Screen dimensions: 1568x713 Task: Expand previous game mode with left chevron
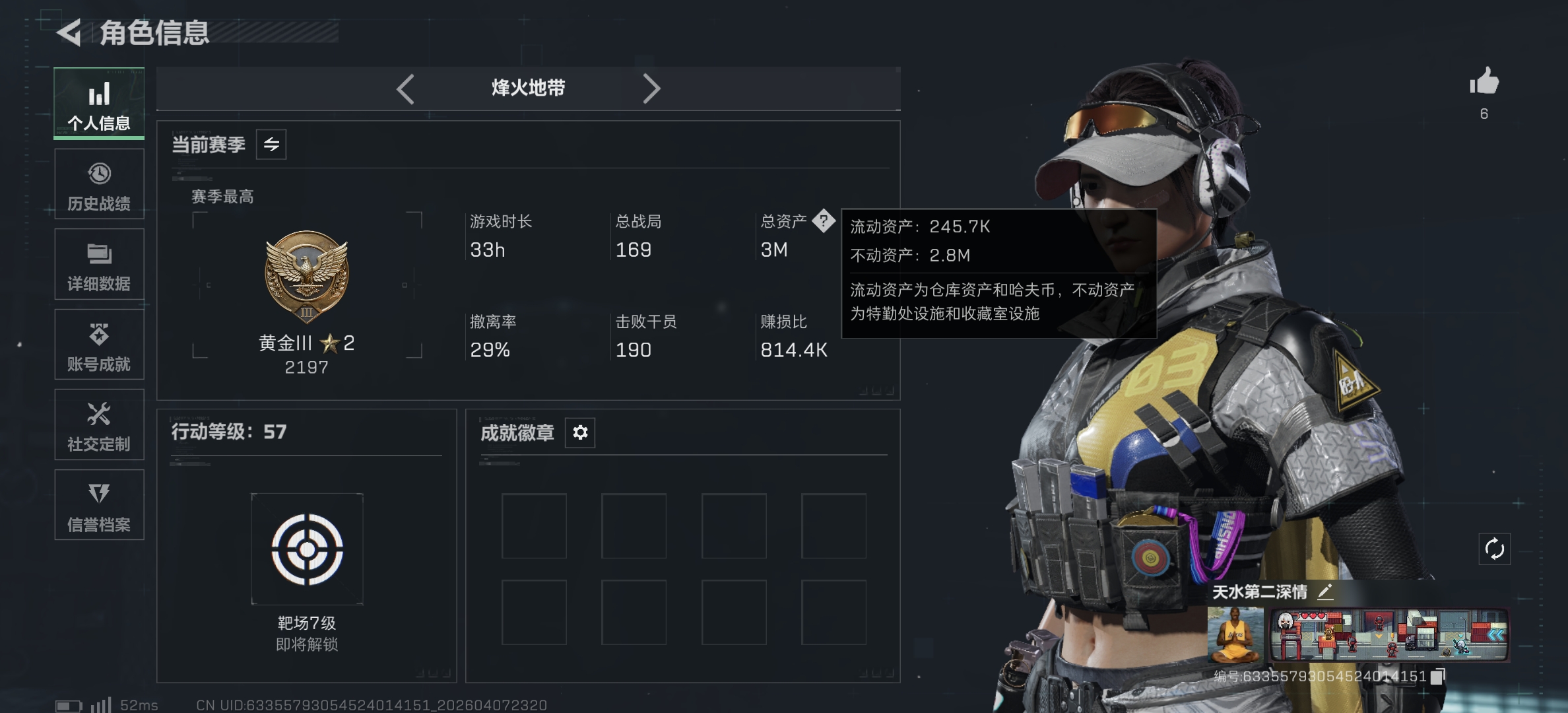405,88
